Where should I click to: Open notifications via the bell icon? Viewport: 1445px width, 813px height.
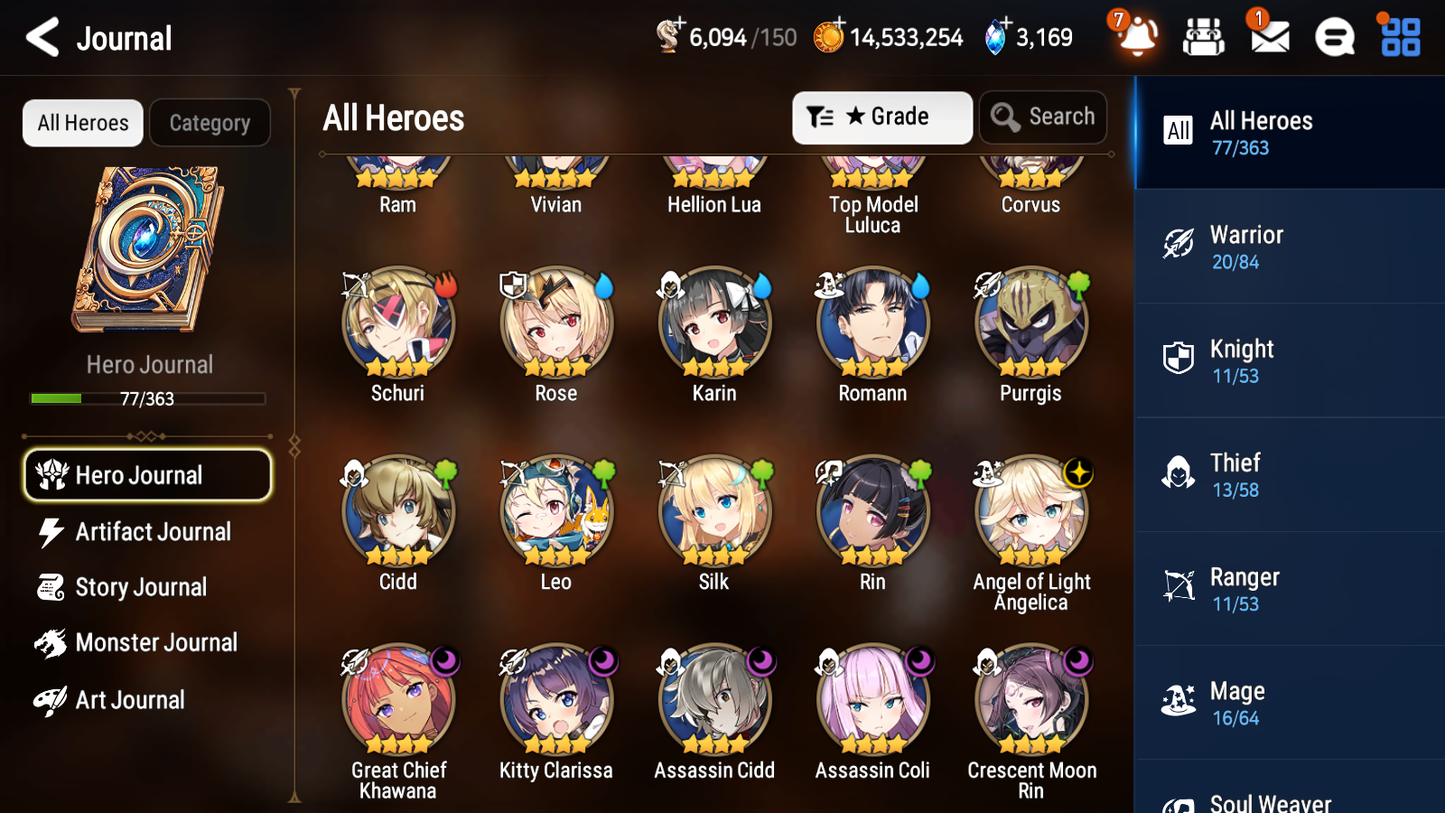1135,36
